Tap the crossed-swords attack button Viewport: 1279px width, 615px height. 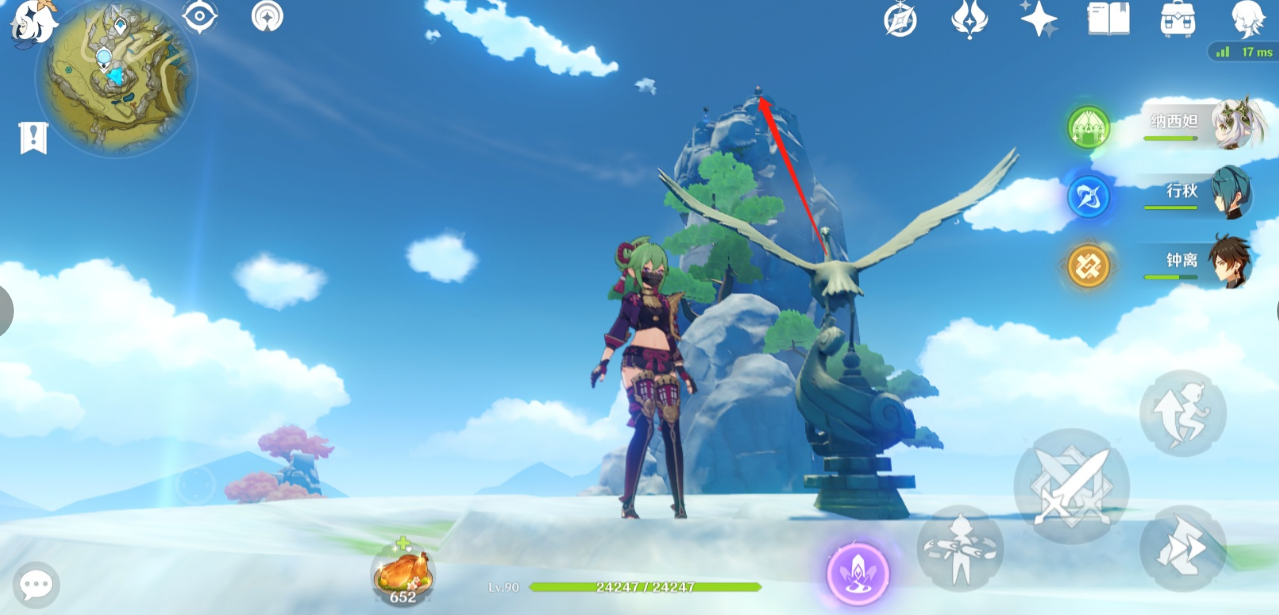pos(1071,487)
